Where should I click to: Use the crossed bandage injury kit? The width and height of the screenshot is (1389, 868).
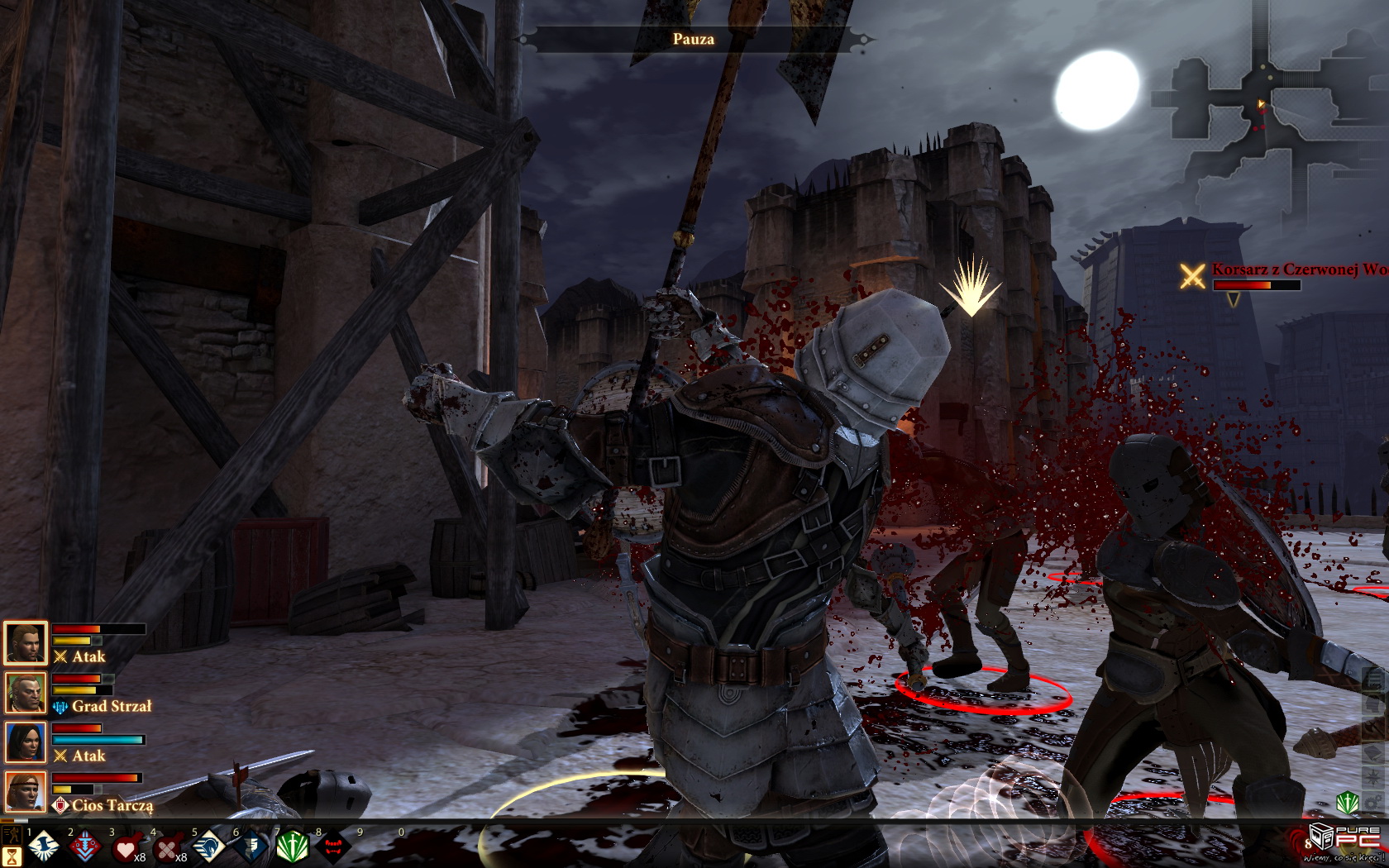tap(167, 848)
